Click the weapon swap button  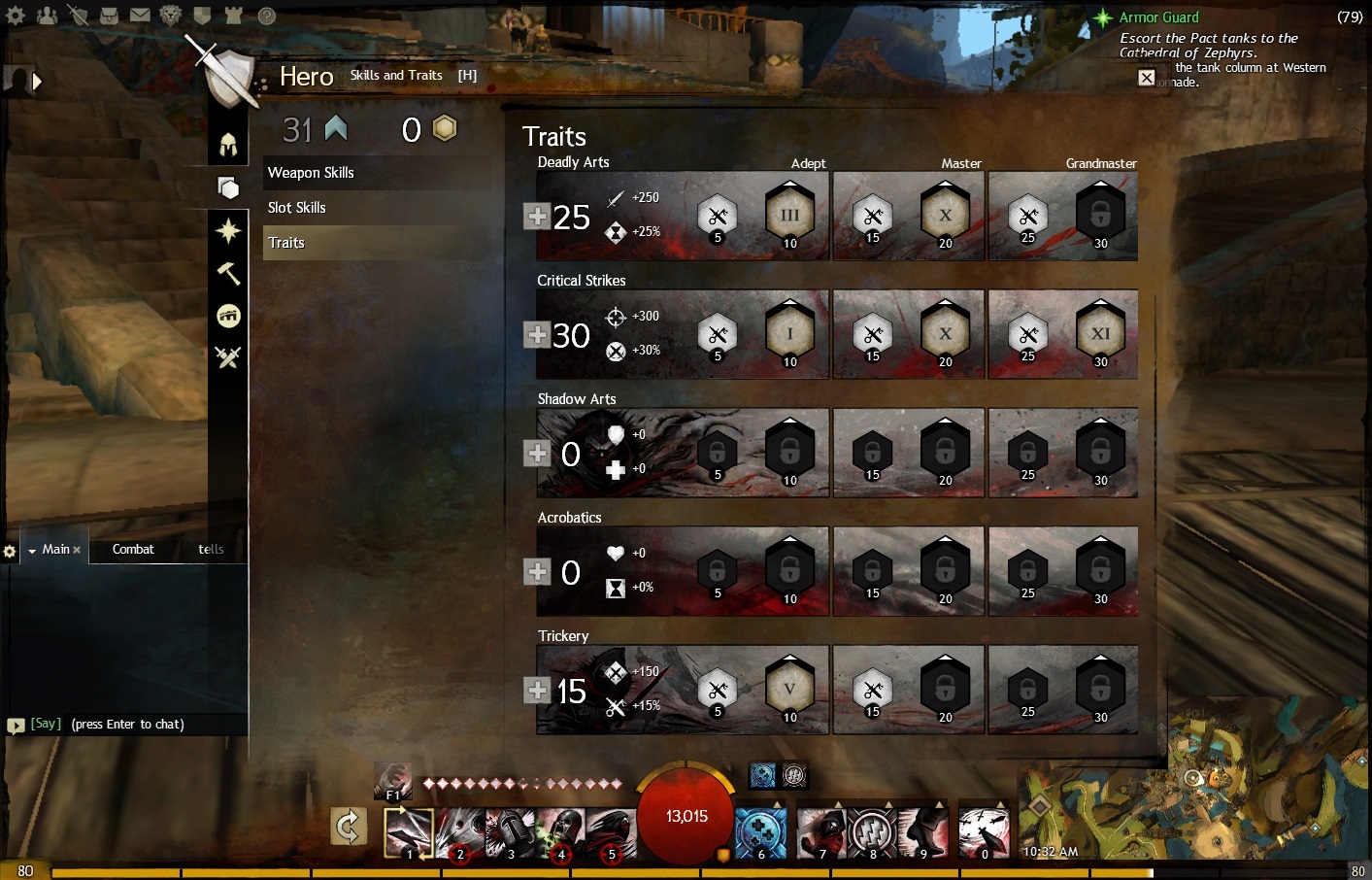point(349,828)
